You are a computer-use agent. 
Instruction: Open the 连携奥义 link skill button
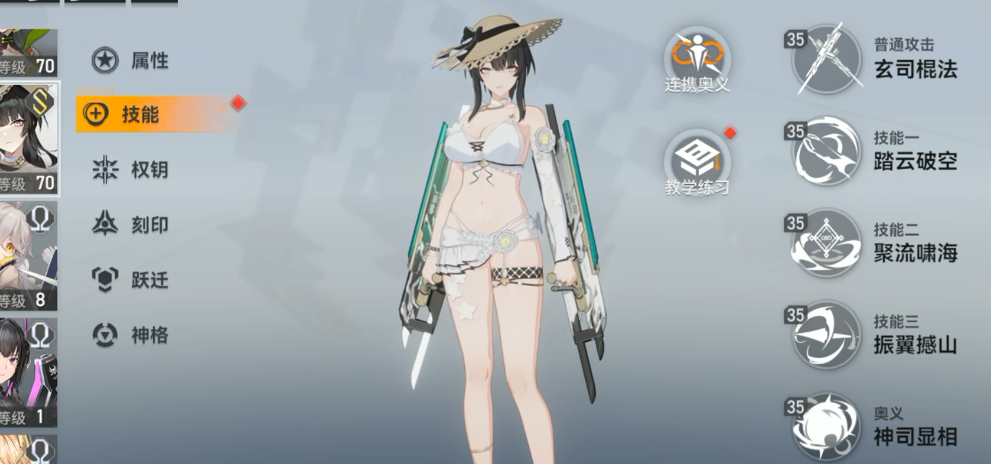coord(697,58)
